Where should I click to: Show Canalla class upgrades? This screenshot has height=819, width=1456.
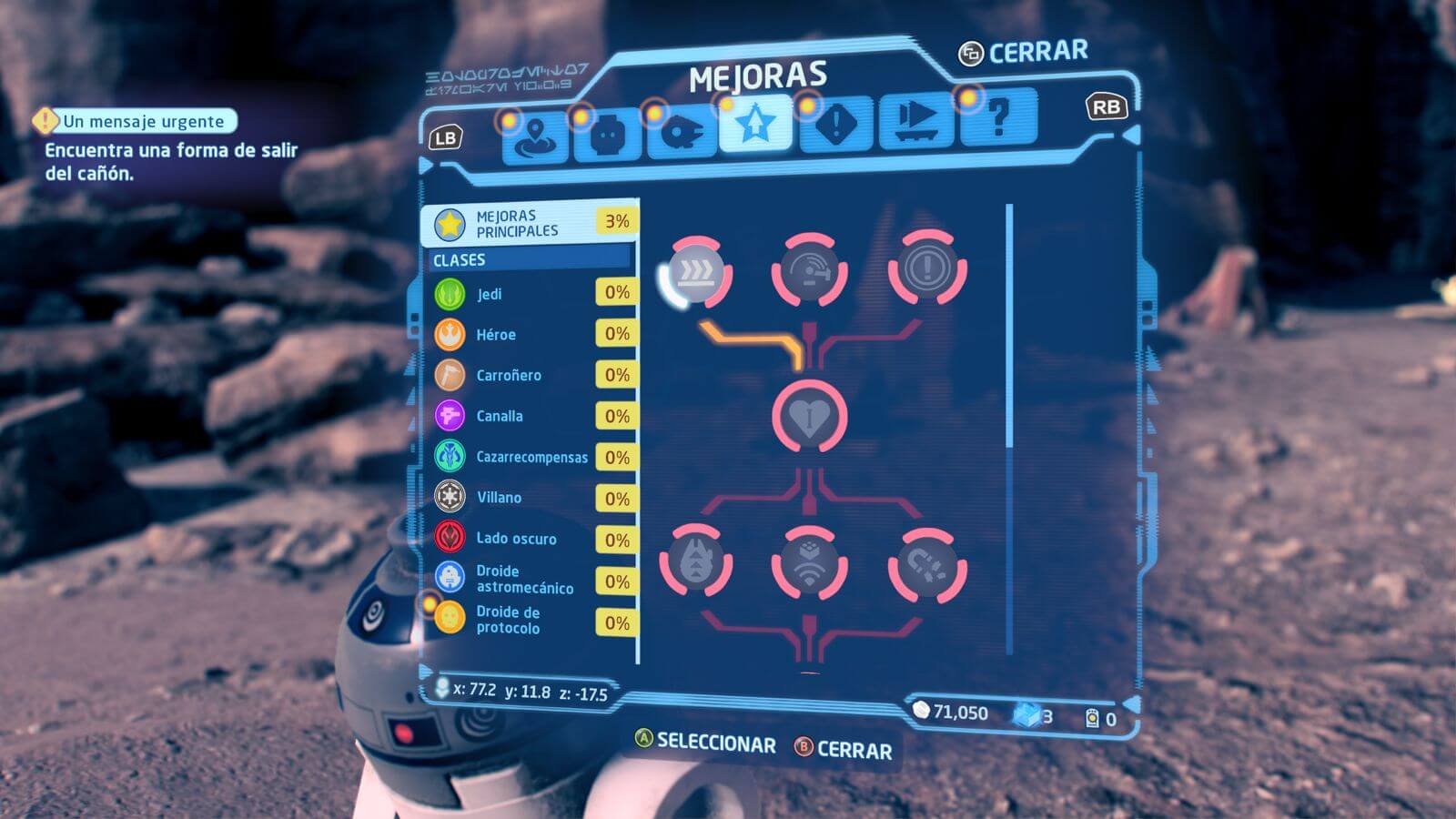pyautogui.click(x=530, y=416)
